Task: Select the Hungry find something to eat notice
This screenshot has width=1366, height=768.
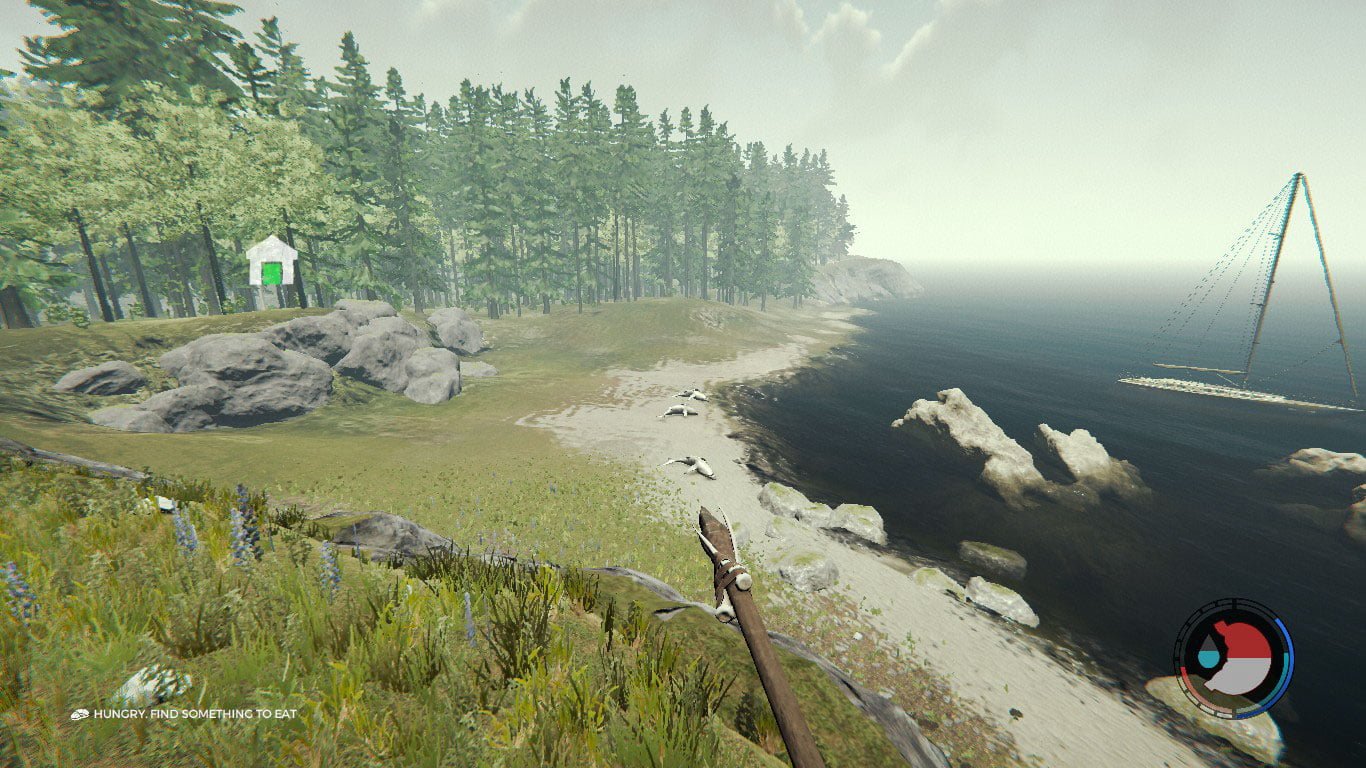Action: (x=183, y=714)
